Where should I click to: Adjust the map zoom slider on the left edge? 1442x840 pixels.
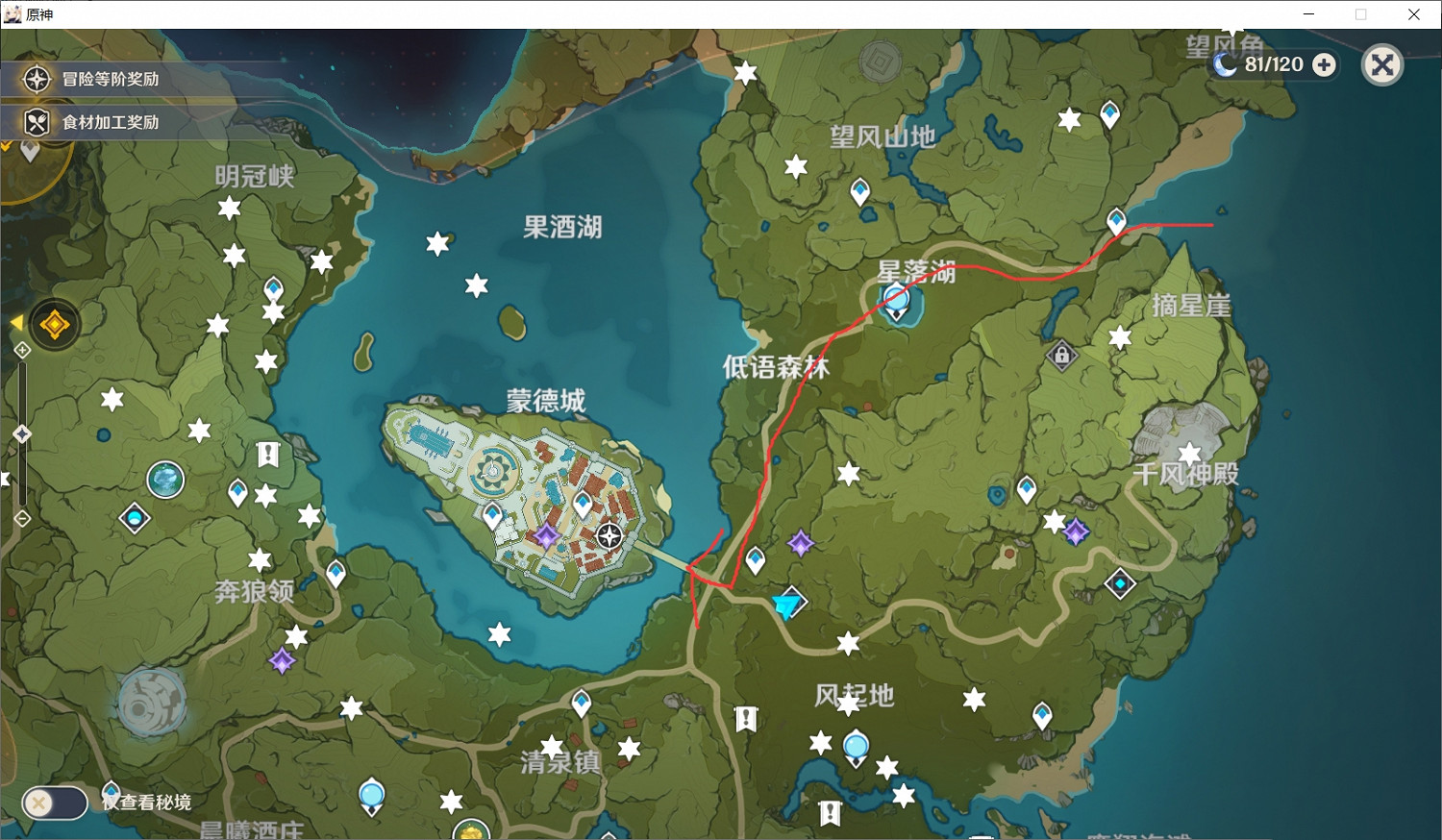click(21, 432)
